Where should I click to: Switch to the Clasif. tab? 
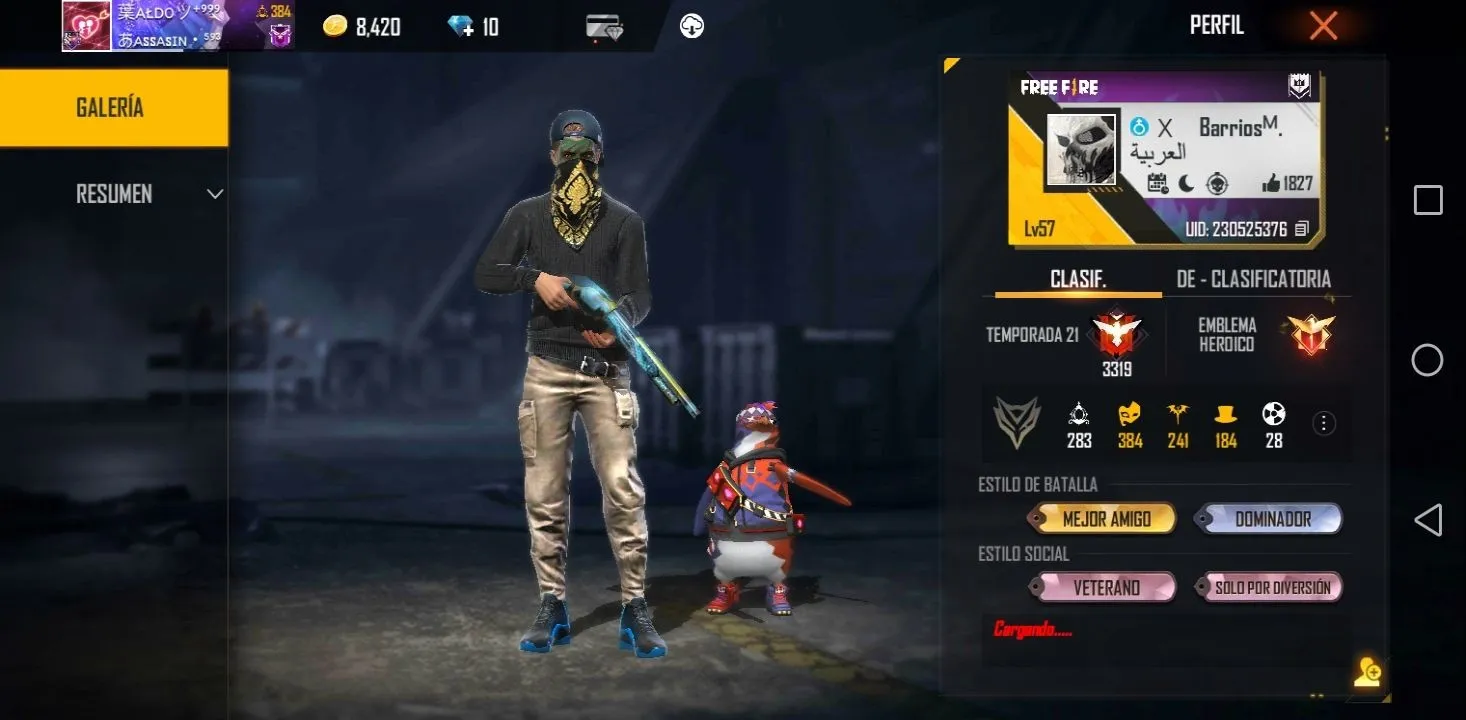tap(1078, 279)
